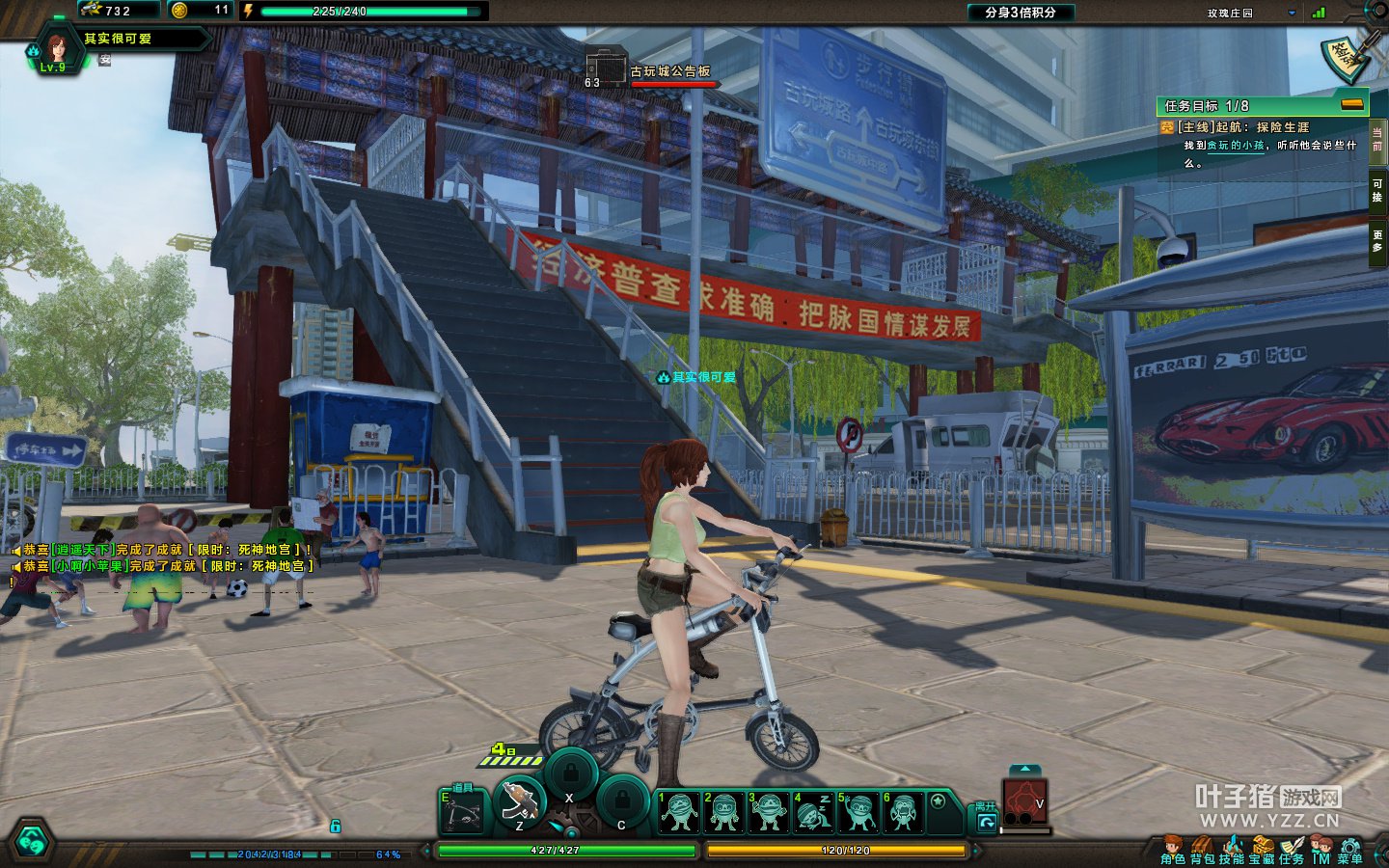Viewport: 1389px width, 868px height.
Task: Open the 宝藏 treasure chest menu
Action: (1262, 850)
